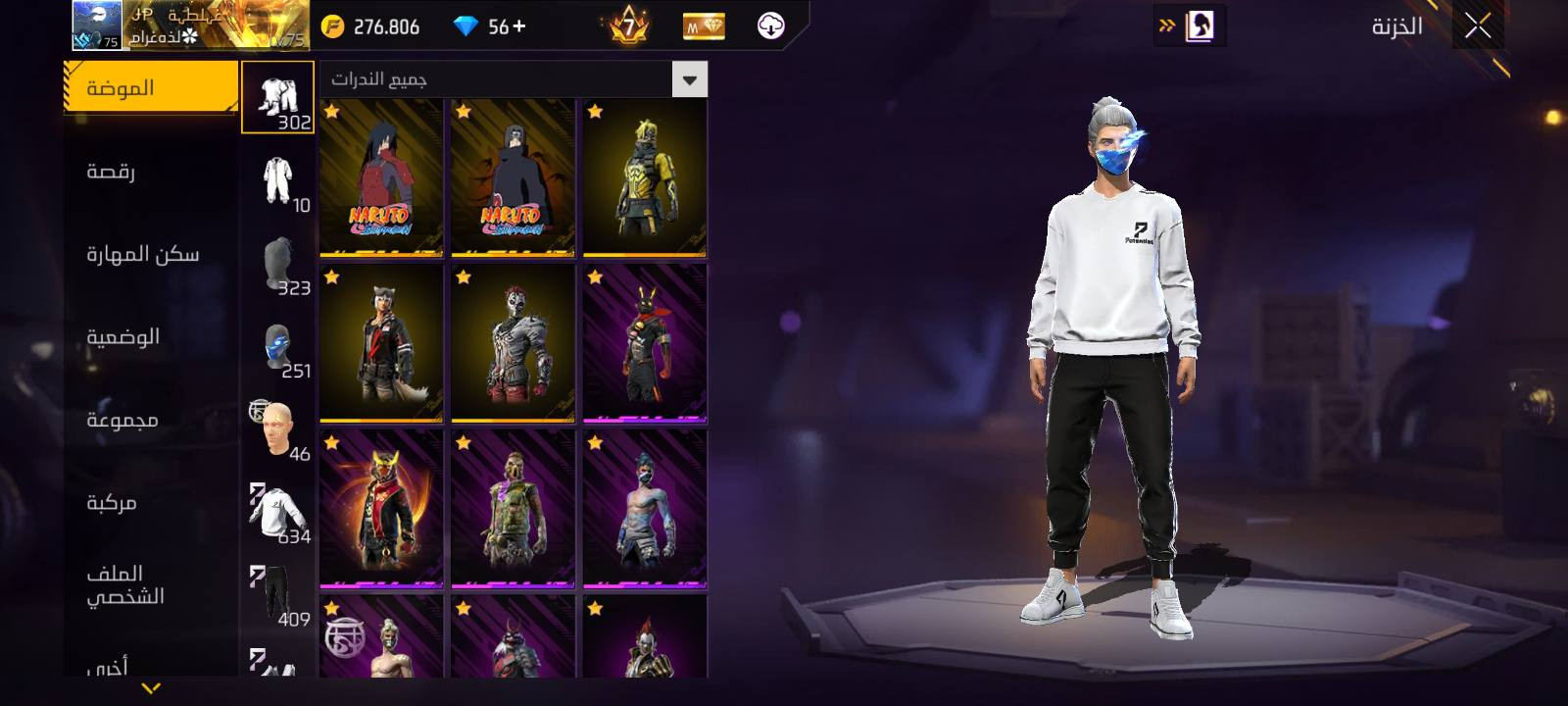Click the cloud download icon
The image size is (1568, 706).
coord(771,26)
